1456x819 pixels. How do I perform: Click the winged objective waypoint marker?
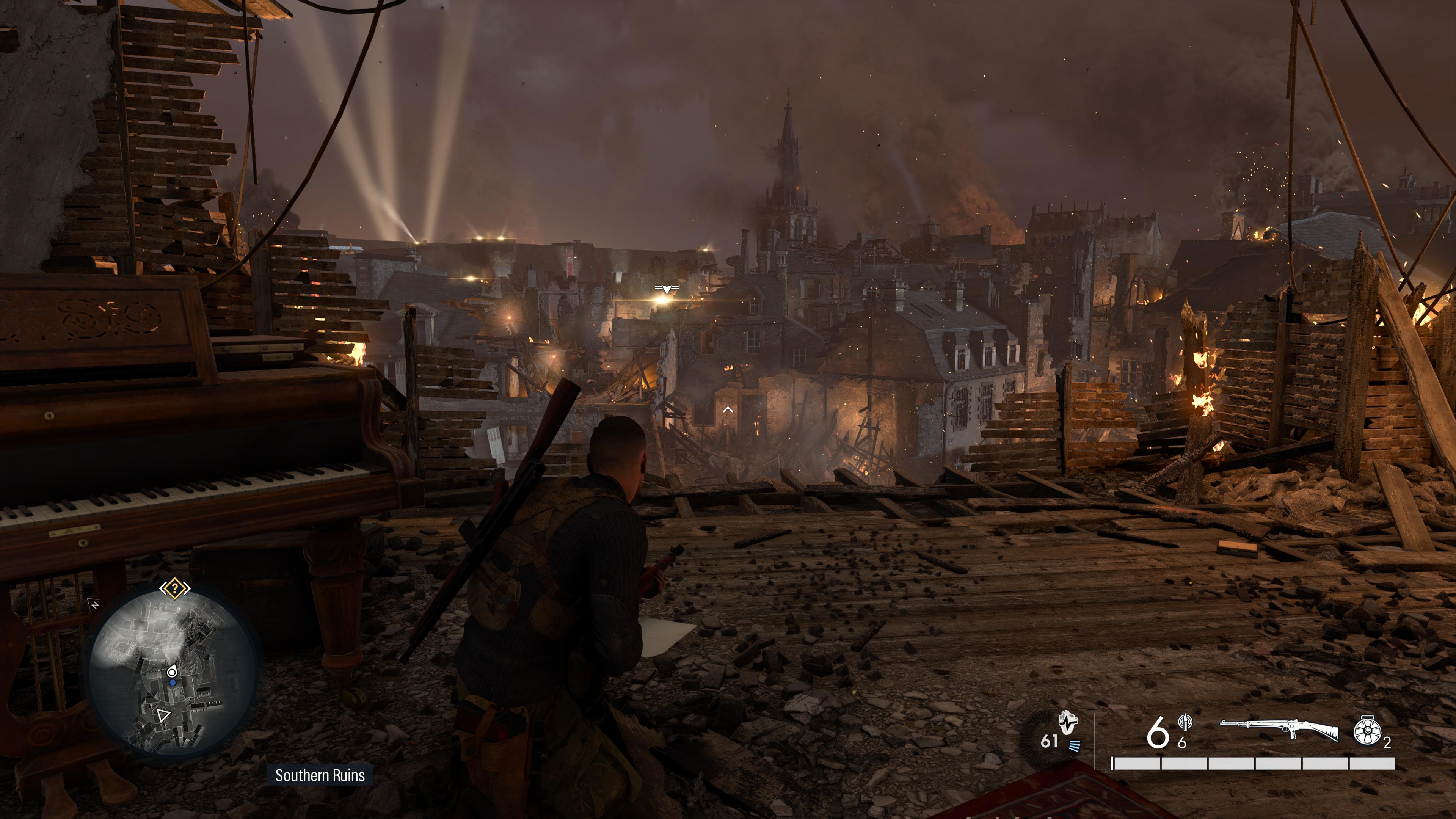pyautogui.click(x=667, y=289)
